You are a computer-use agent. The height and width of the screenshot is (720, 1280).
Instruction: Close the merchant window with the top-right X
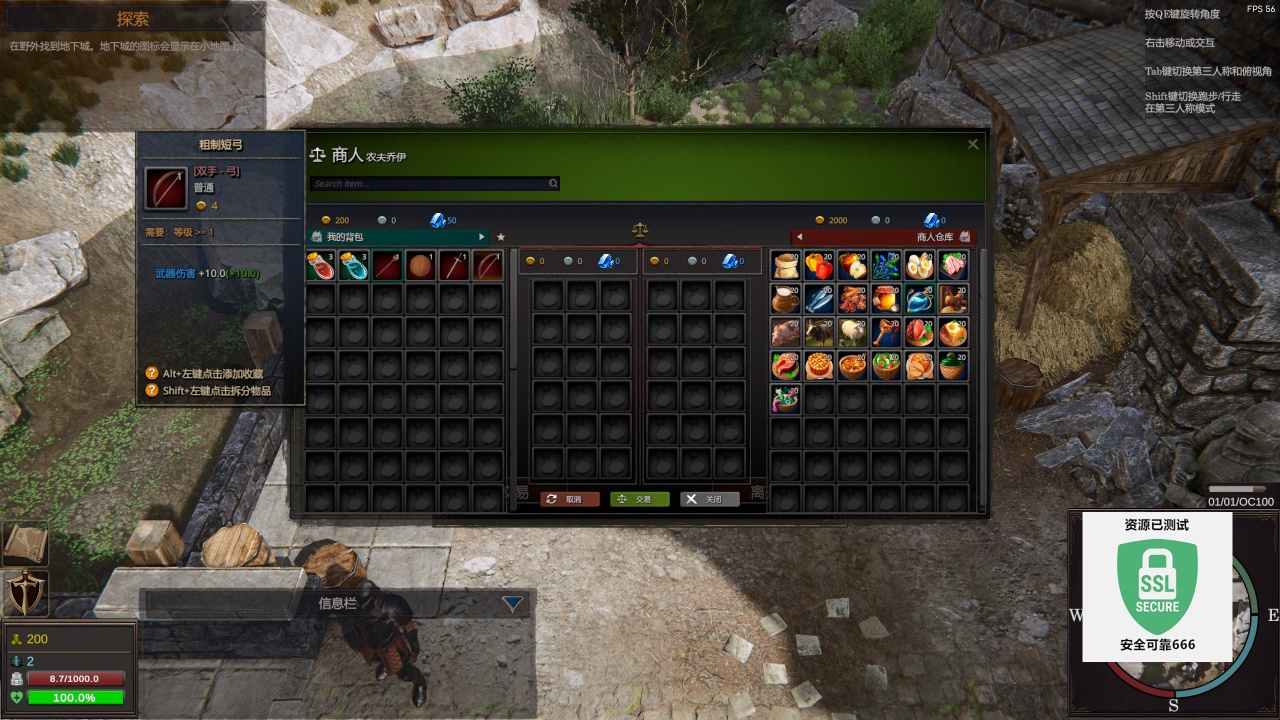(972, 144)
